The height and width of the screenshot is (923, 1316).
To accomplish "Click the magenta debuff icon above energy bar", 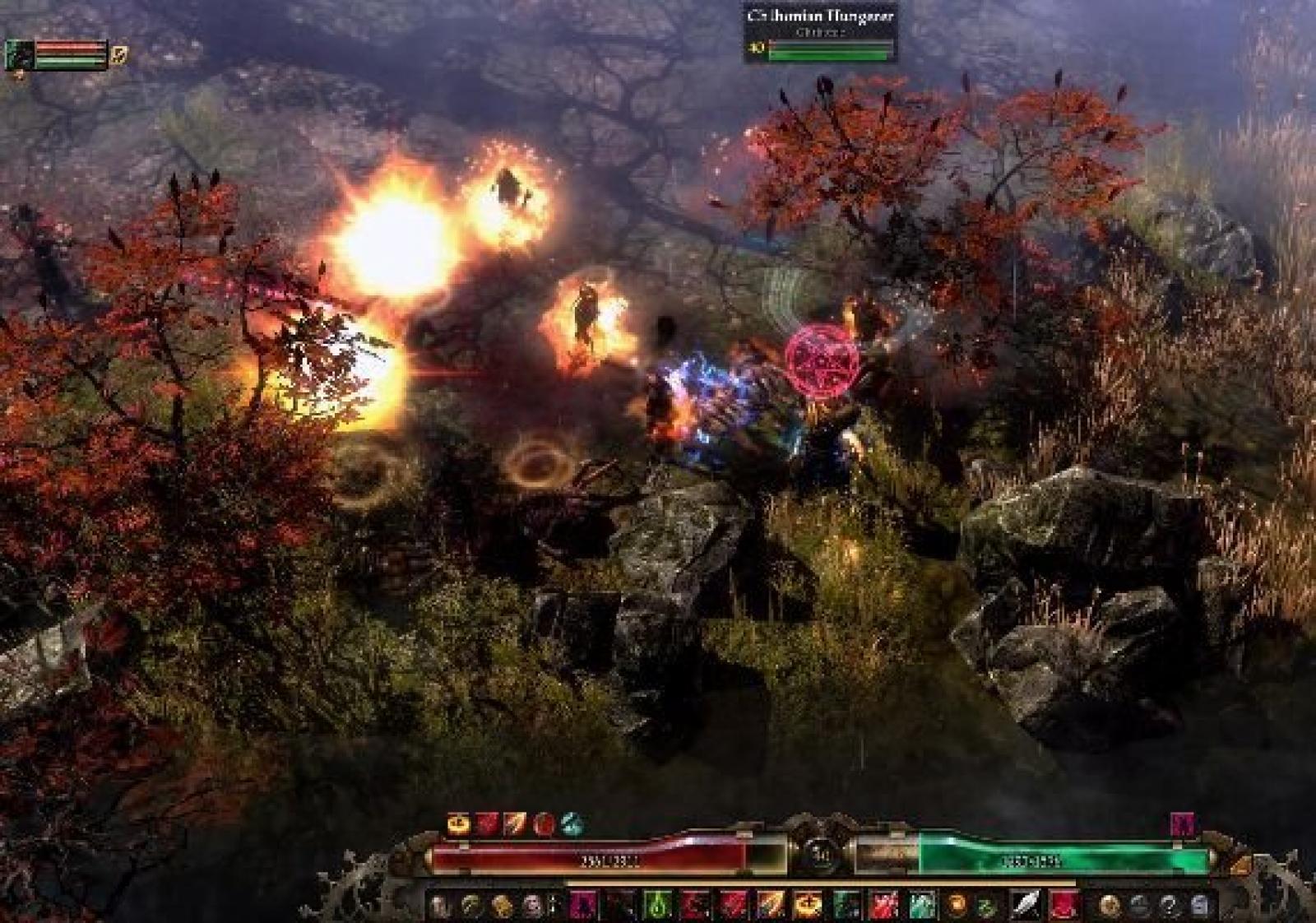I will pos(1182,823).
